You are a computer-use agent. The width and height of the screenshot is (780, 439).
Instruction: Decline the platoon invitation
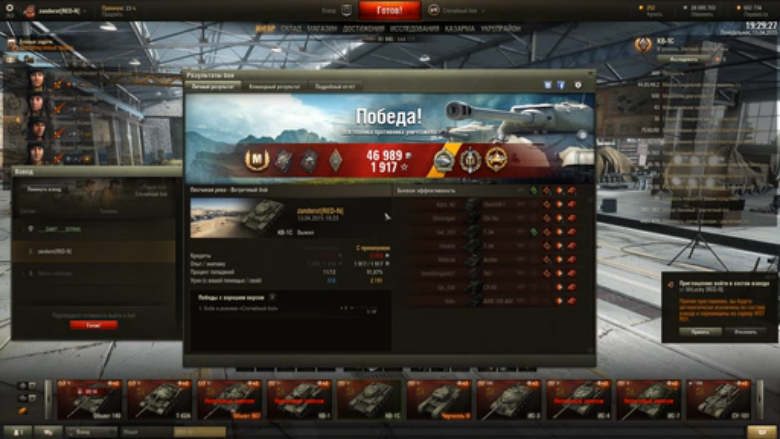[745, 331]
